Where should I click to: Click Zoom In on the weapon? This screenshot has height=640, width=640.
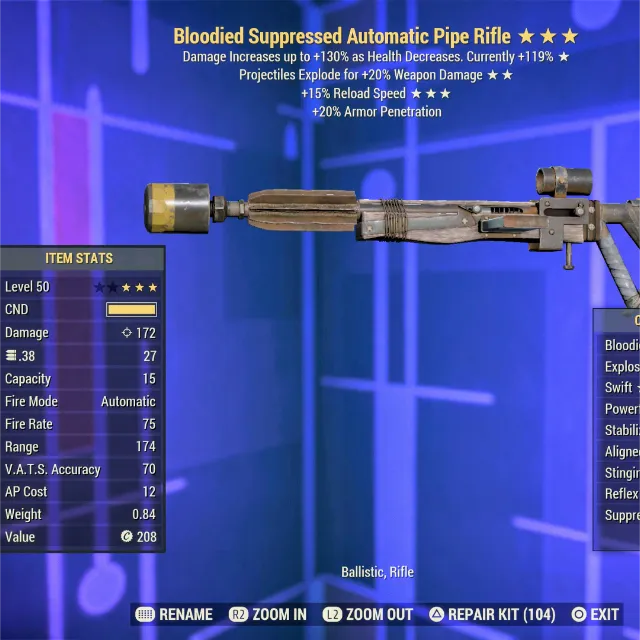point(267,614)
